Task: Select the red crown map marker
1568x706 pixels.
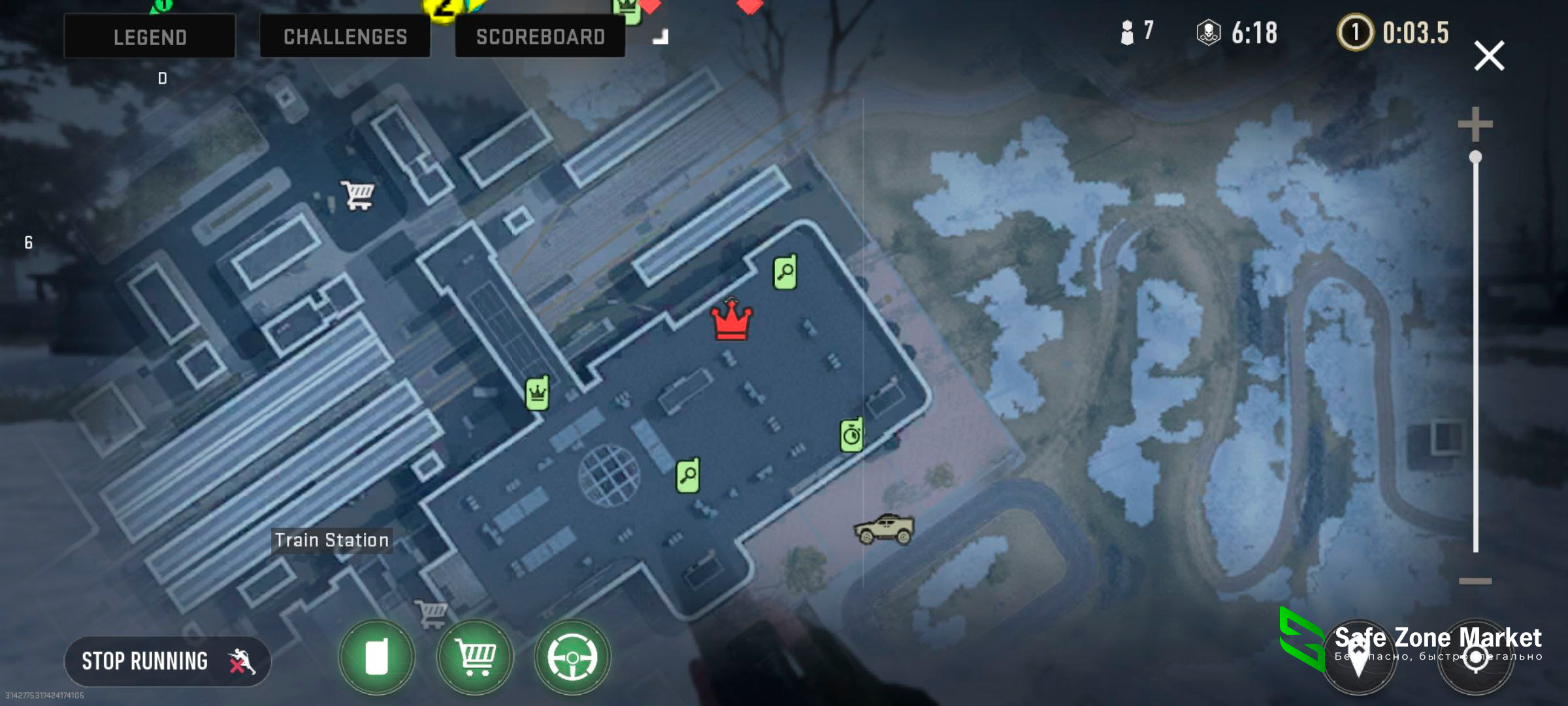Action: coord(732,320)
